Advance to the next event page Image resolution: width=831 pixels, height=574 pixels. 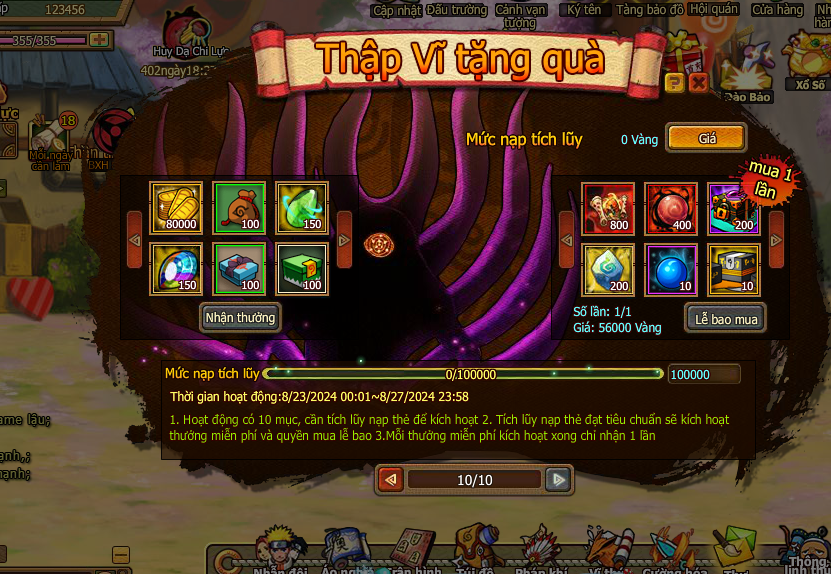558,480
